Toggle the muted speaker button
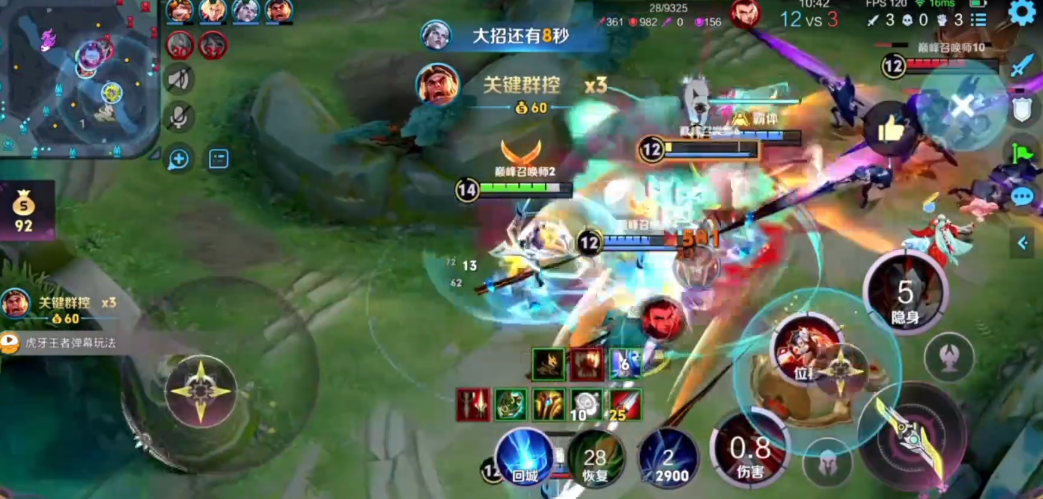1043x499 pixels. coord(180,79)
